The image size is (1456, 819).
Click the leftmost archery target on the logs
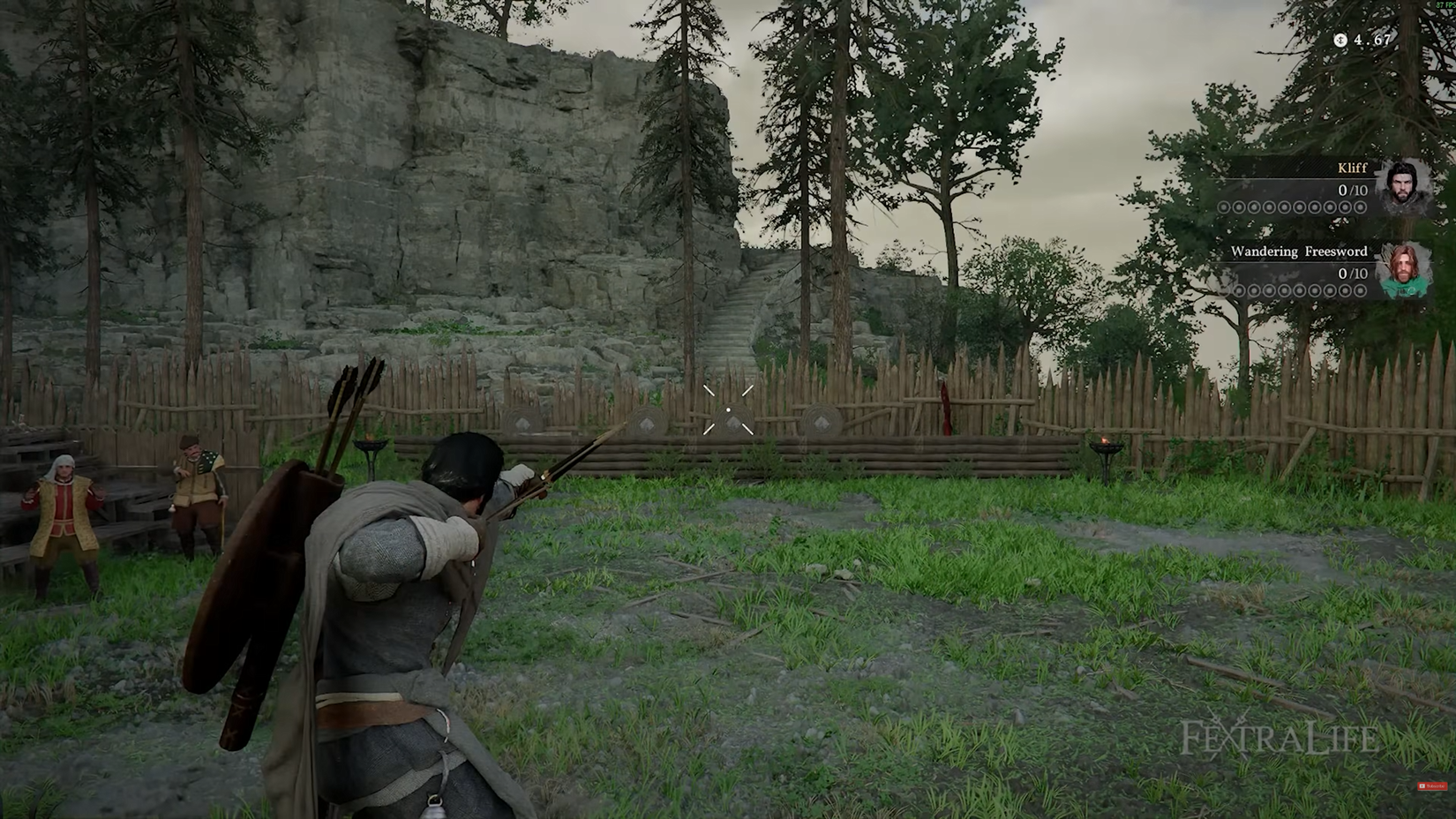click(522, 421)
